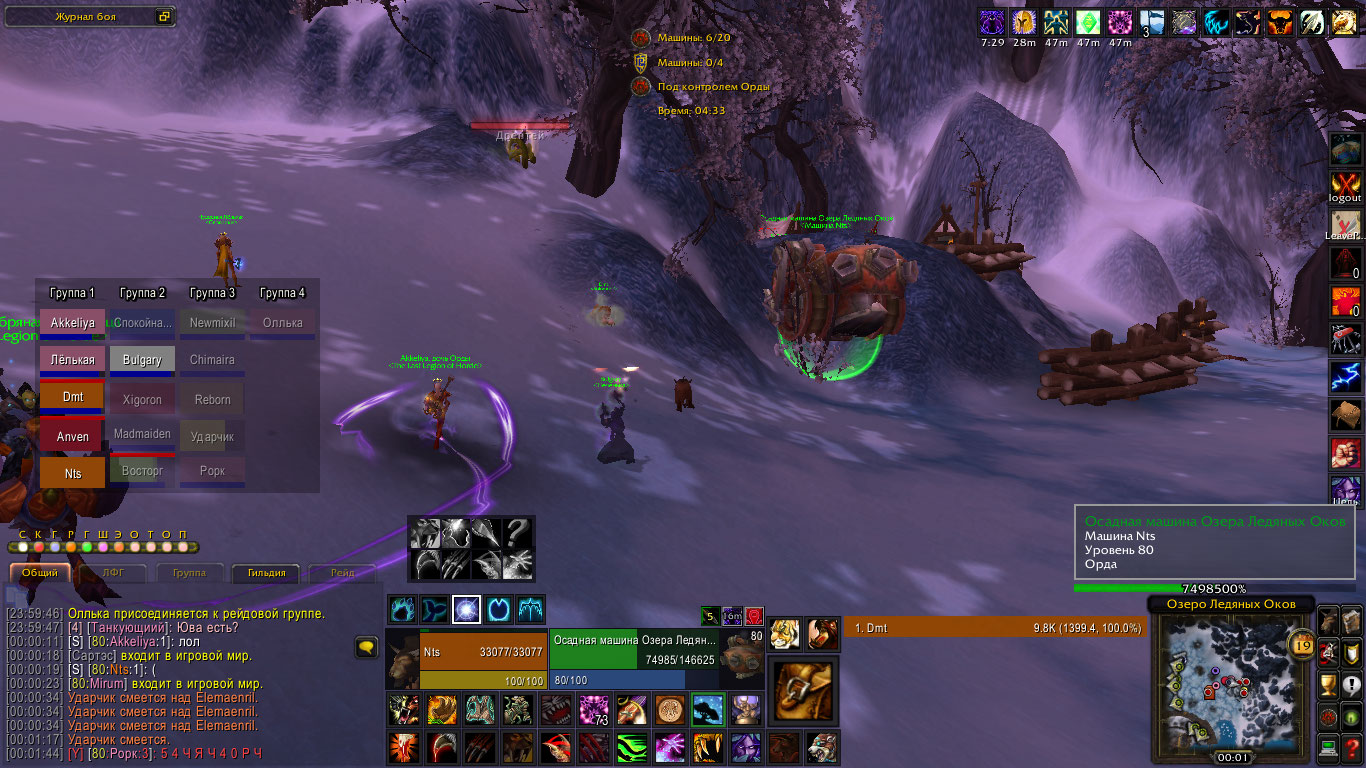Open the Общий chat tab
This screenshot has width=1366, height=768.
click(x=40, y=573)
